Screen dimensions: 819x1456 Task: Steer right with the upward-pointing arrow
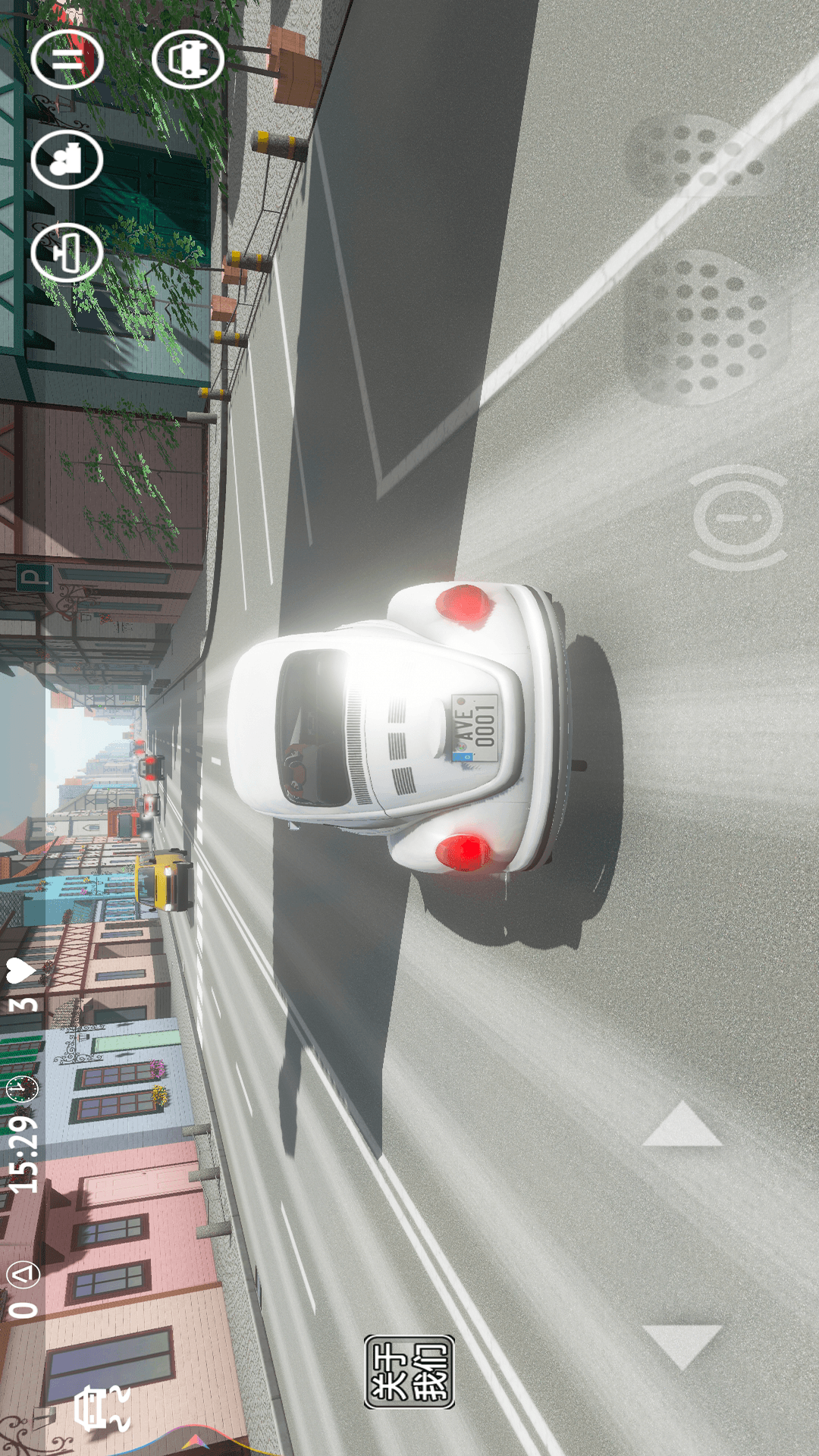click(x=682, y=1125)
